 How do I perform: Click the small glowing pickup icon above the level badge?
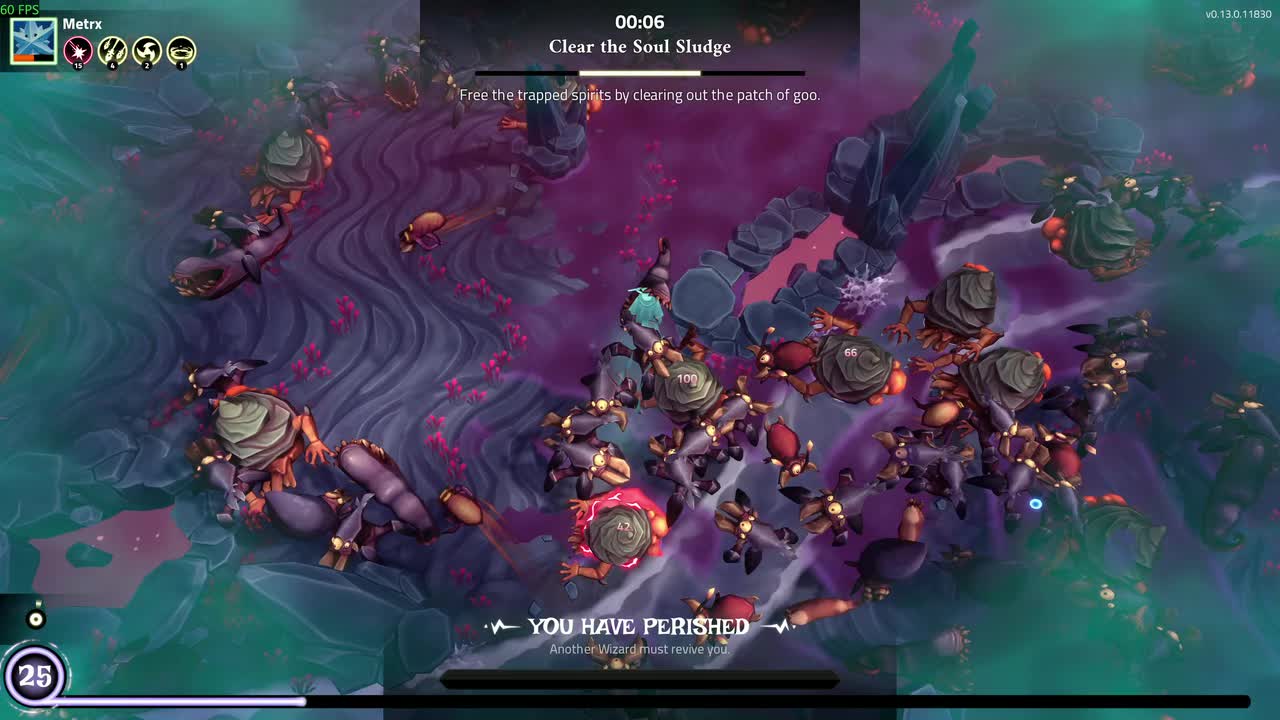coord(36,617)
